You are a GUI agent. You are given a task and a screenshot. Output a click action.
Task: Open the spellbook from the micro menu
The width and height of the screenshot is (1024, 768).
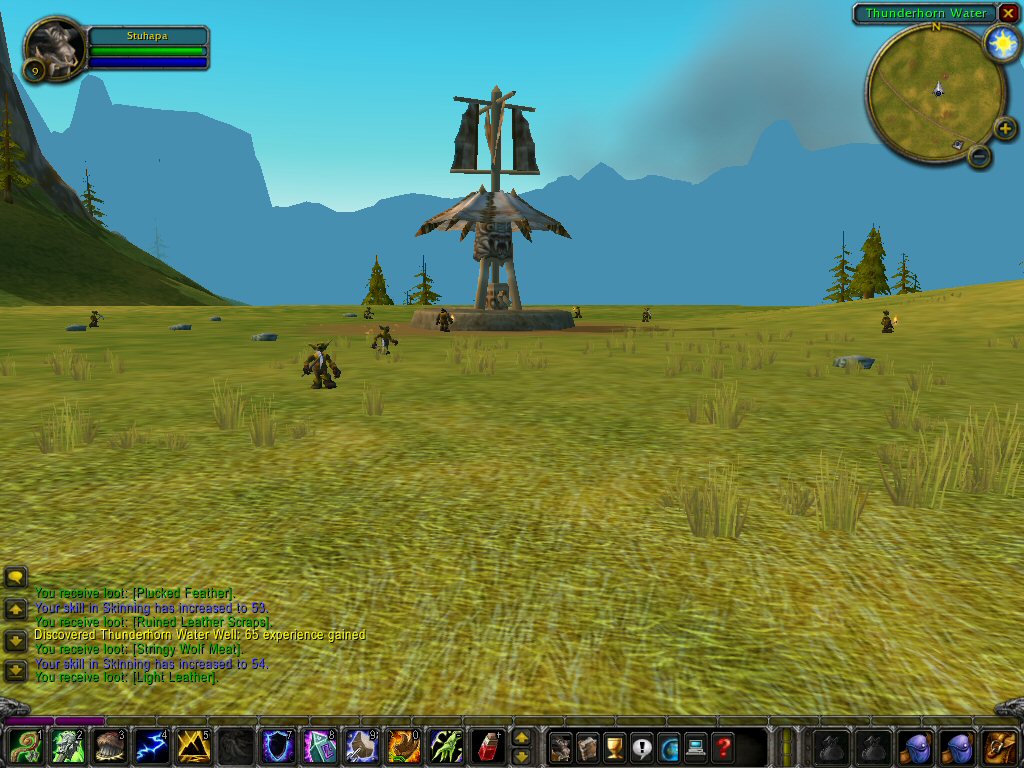pyautogui.click(x=587, y=746)
